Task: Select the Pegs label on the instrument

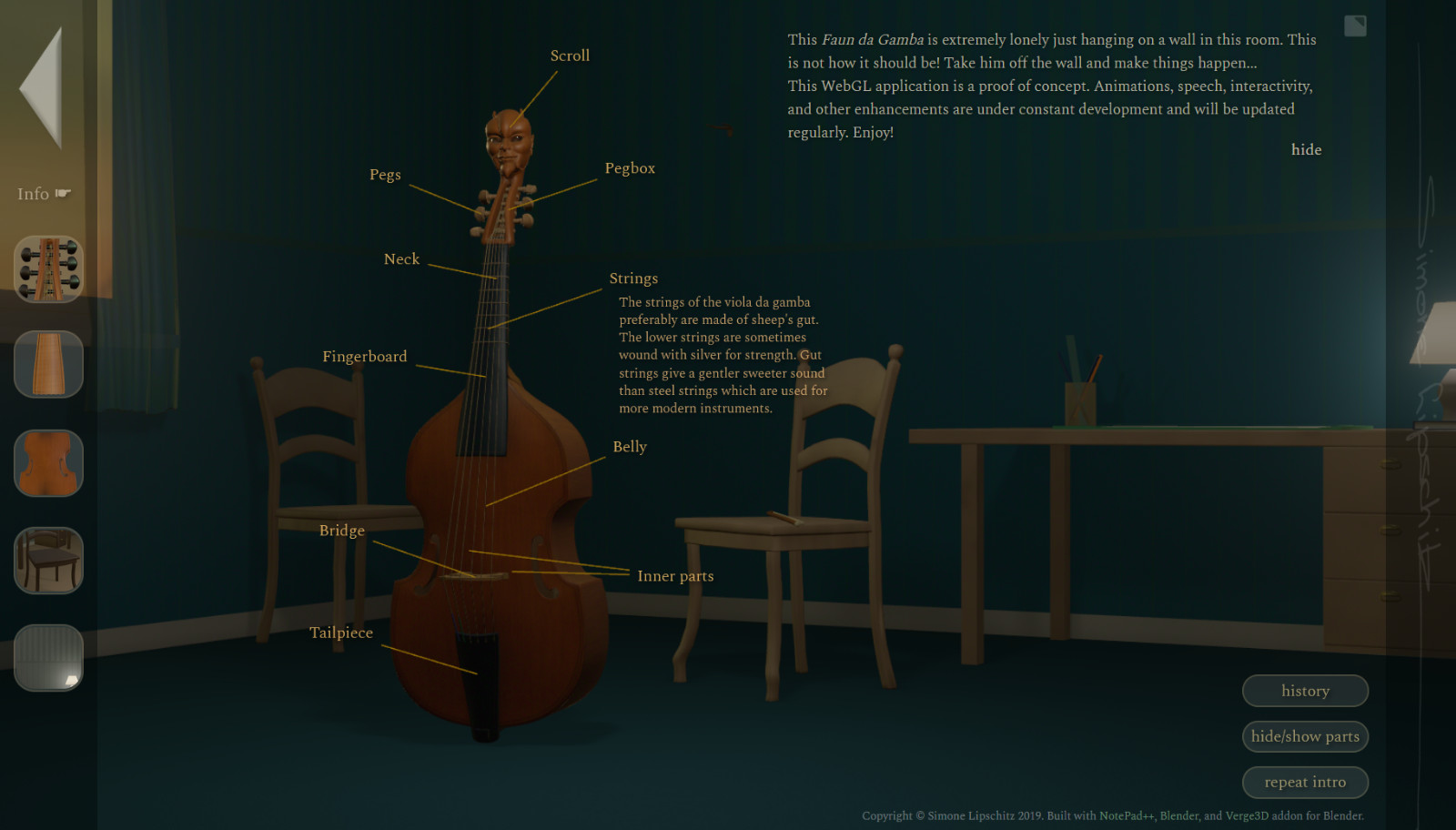Action: click(x=385, y=174)
